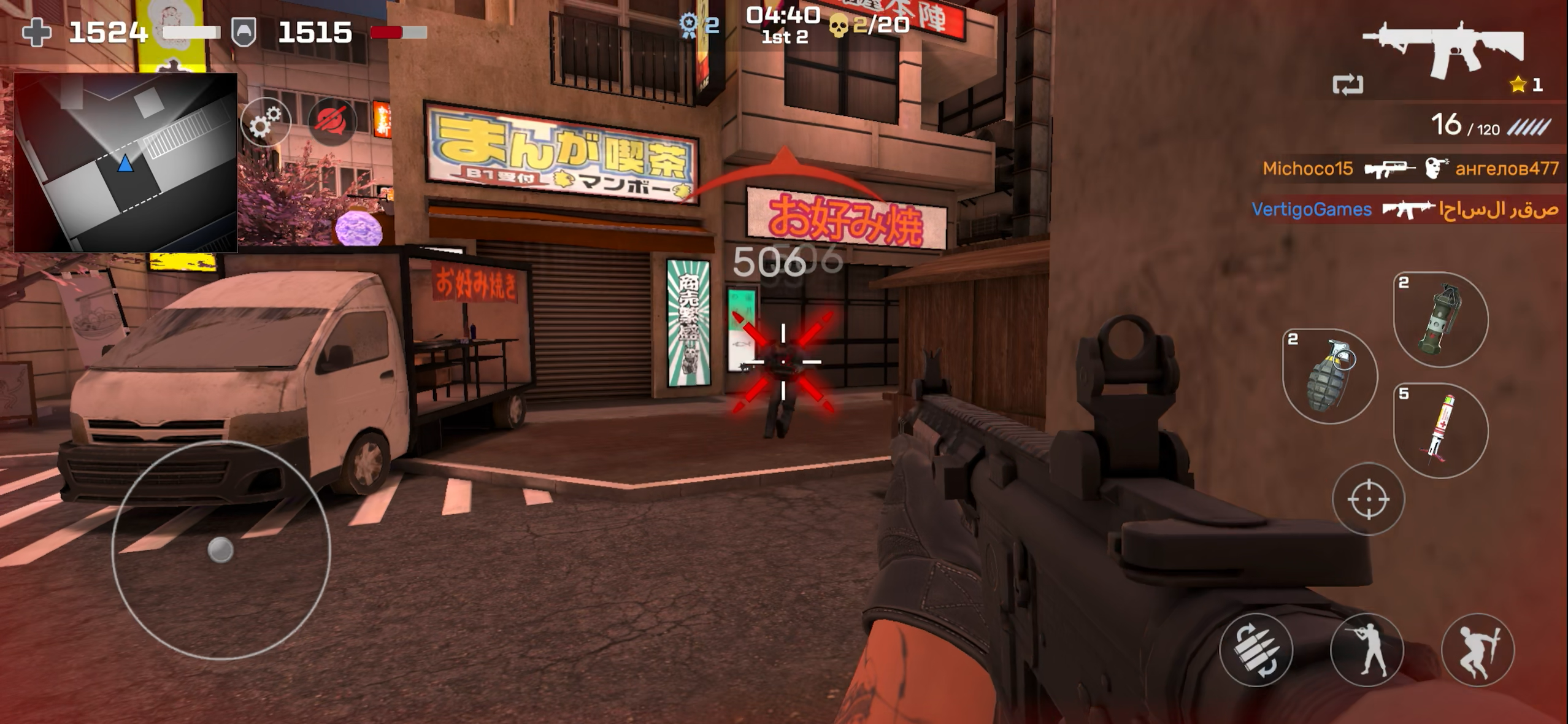Tap the movement joystick knob

[x=220, y=550]
